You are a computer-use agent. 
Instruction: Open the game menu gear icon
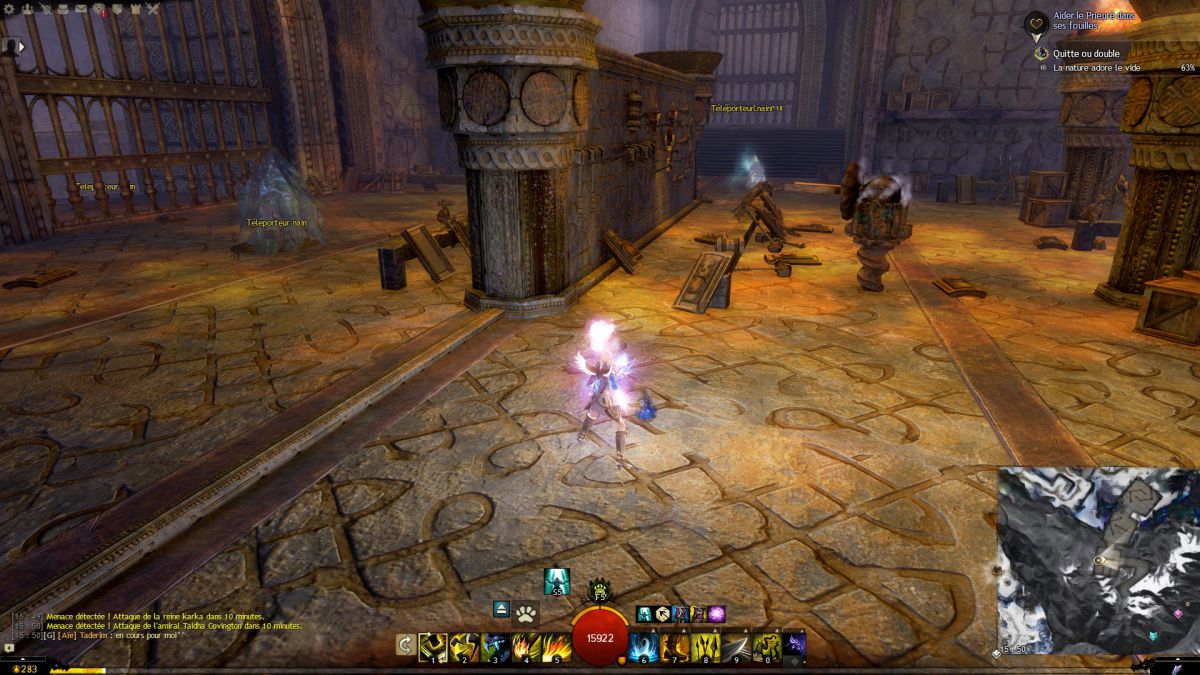tap(11, 9)
